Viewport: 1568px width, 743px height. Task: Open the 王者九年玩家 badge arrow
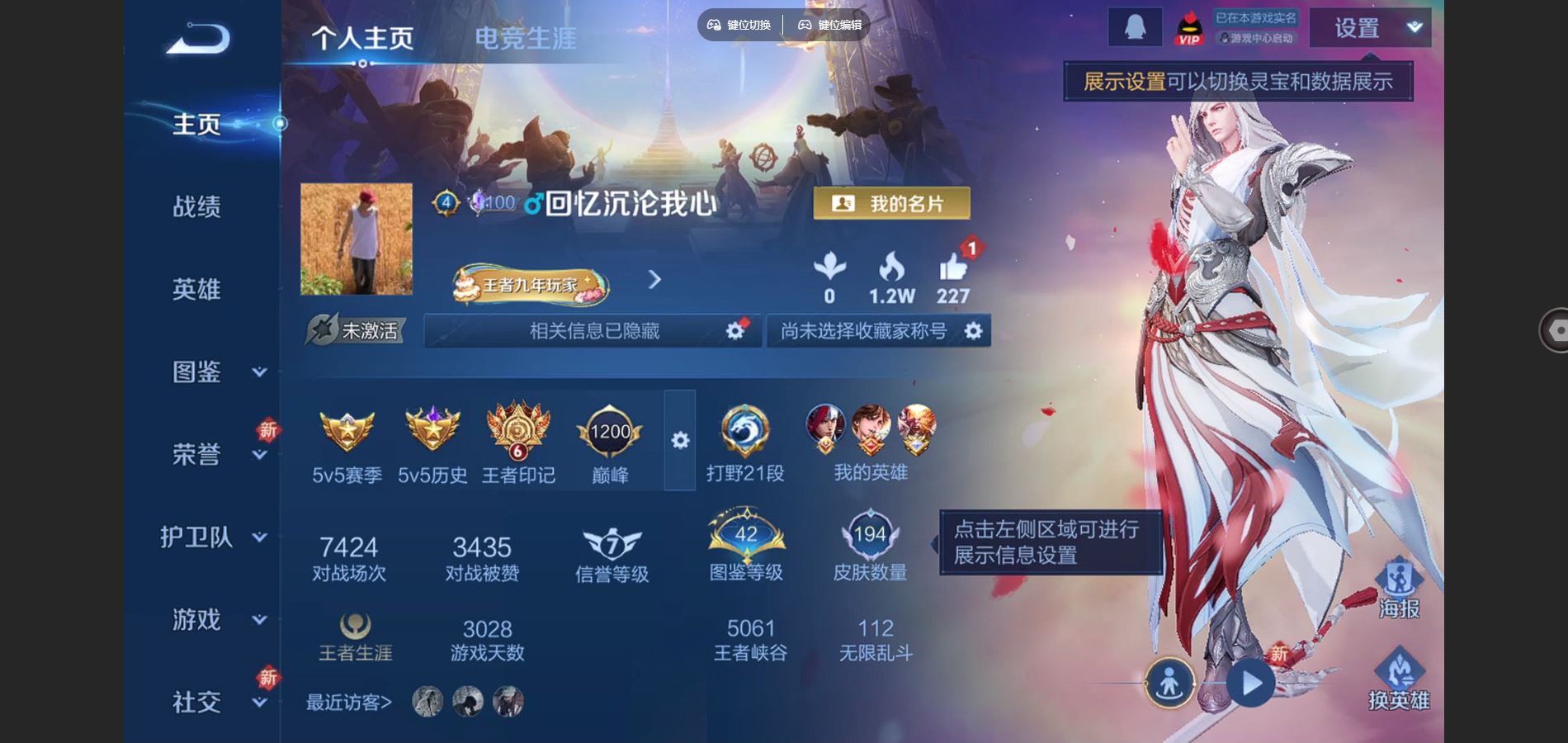(x=654, y=281)
